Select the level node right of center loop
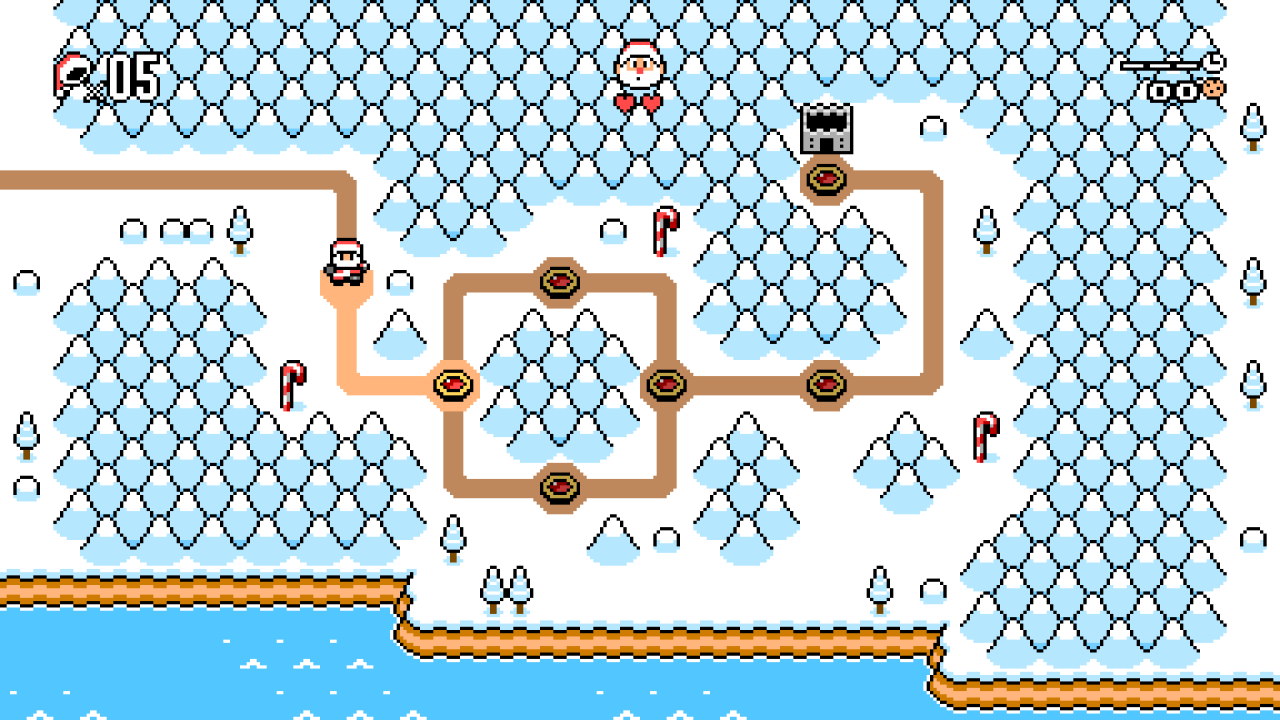Viewport: 1280px width, 720px height. 665,386
